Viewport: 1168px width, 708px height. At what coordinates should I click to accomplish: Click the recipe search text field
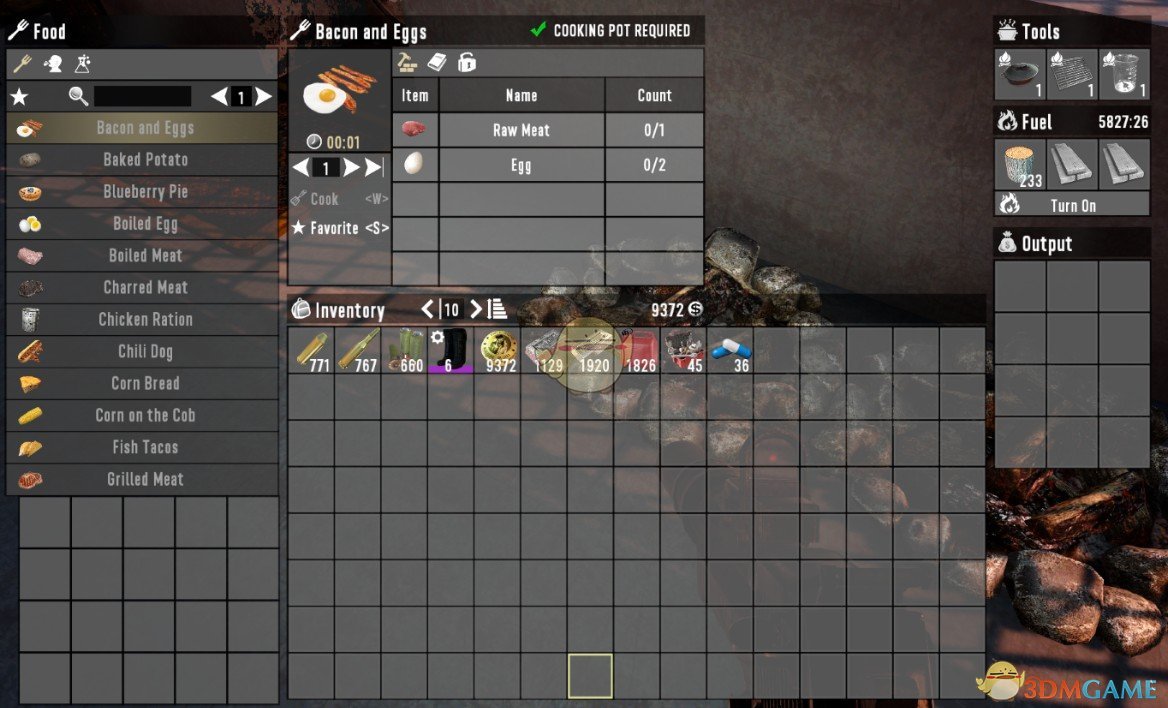(x=142, y=97)
